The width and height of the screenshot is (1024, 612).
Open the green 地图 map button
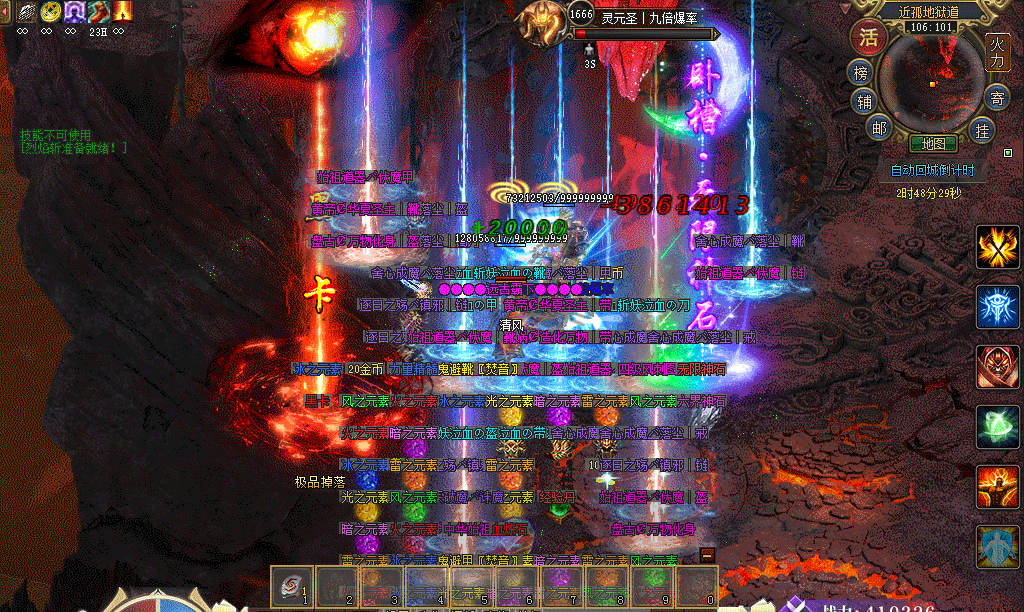pos(933,144)
